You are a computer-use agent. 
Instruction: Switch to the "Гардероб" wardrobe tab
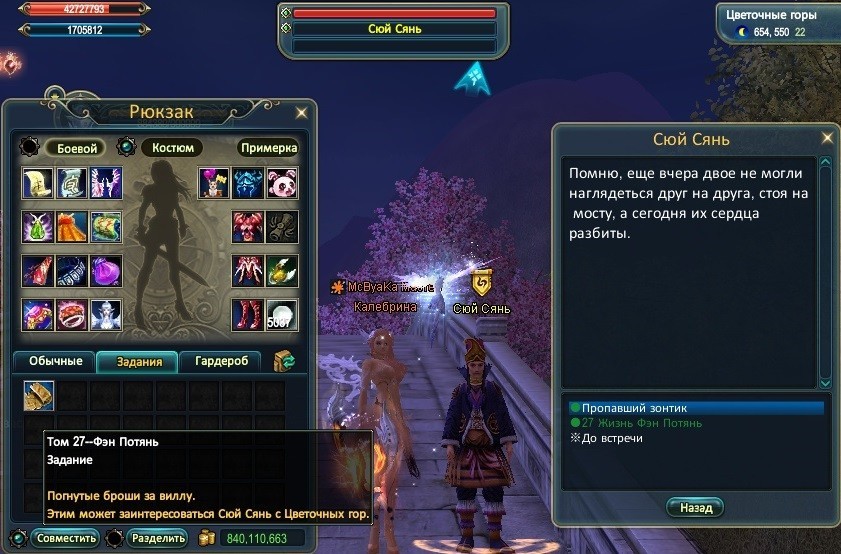(221, 361)
